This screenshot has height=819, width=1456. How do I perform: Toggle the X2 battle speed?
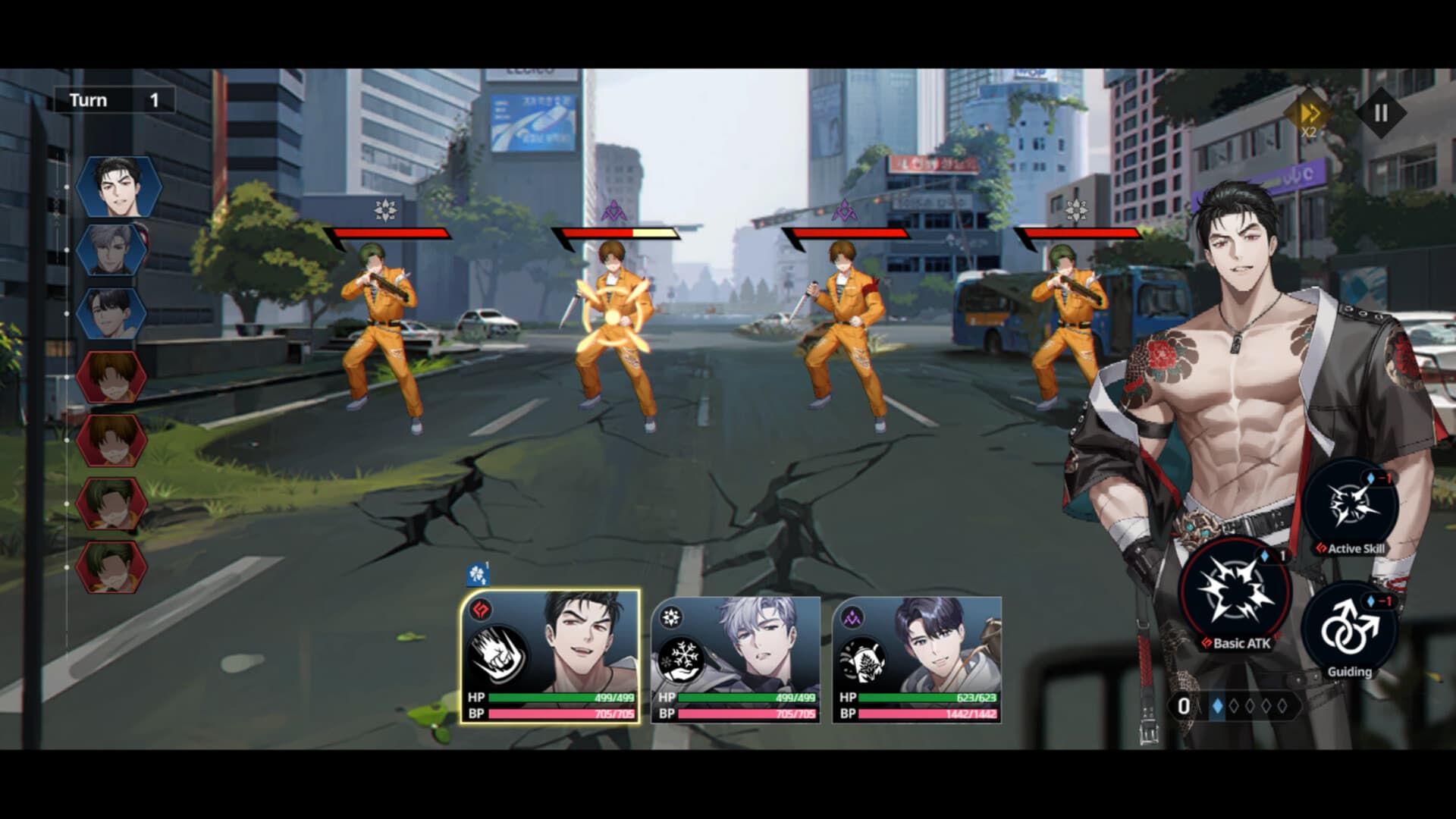click(1309, 111)
